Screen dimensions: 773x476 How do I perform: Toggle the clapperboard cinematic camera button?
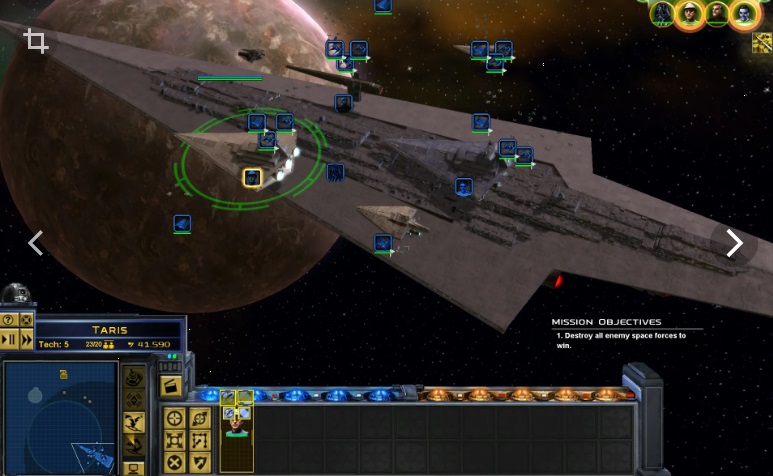pos(171,385)
